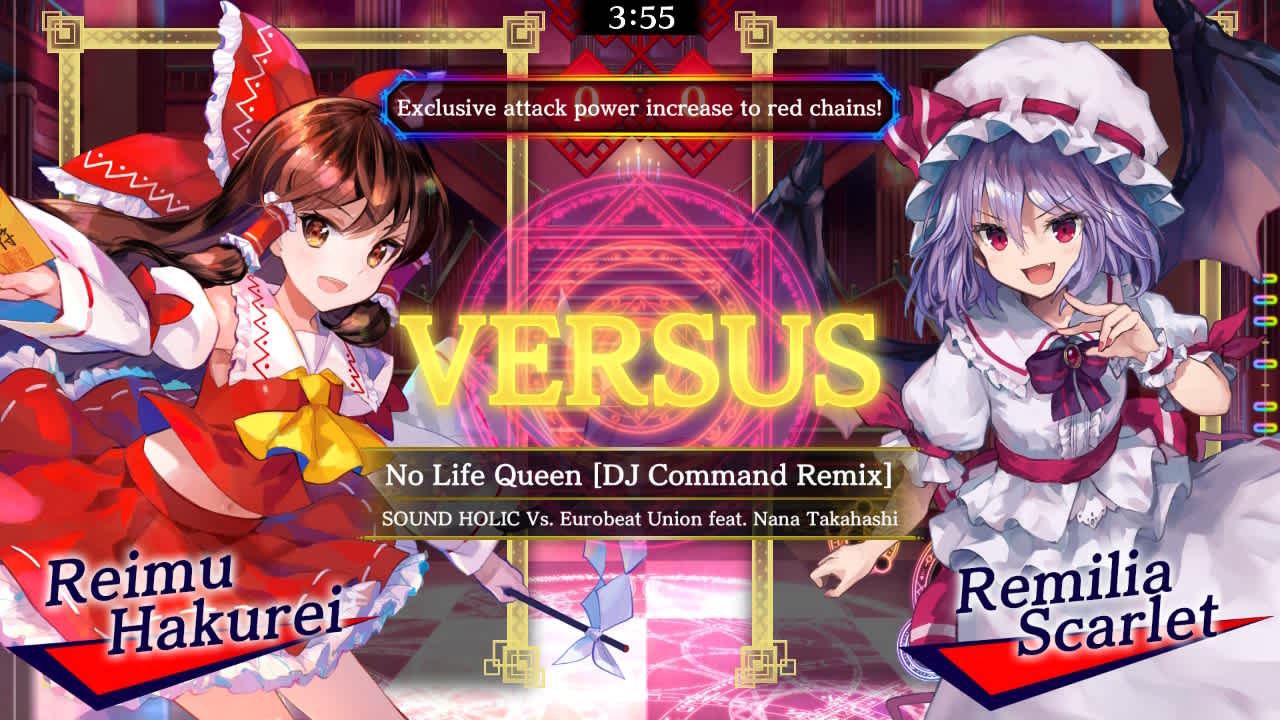Image resolution: width=1280 pixels, height=720 pixels.
Task: Open the SOUND HOLIC artist credit link
Action: click(x=640, y=519)
